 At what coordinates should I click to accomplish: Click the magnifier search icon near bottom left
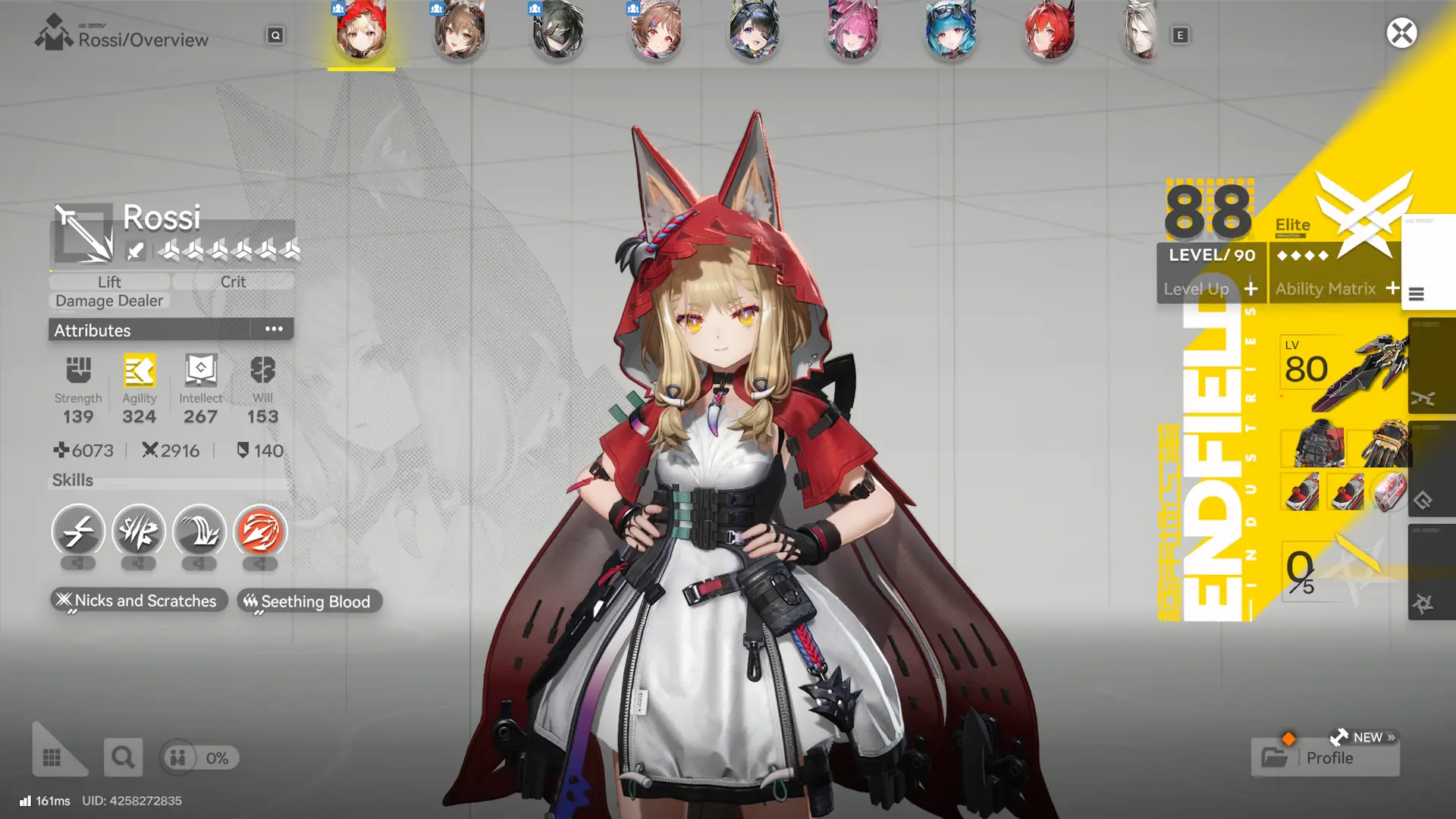[x=123, y=757]
